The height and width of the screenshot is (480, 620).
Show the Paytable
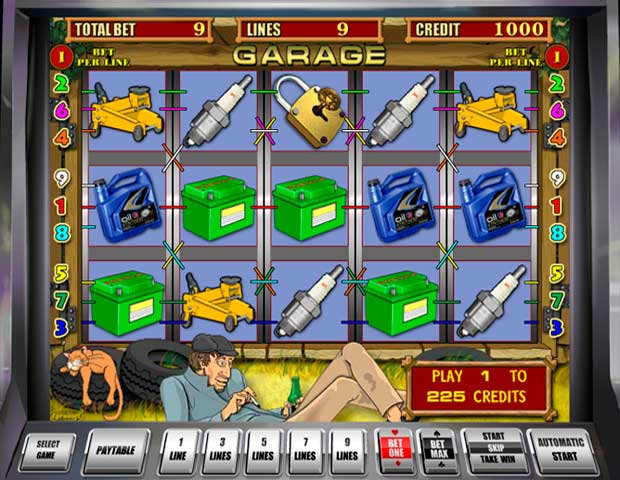(x=115, y=450)
